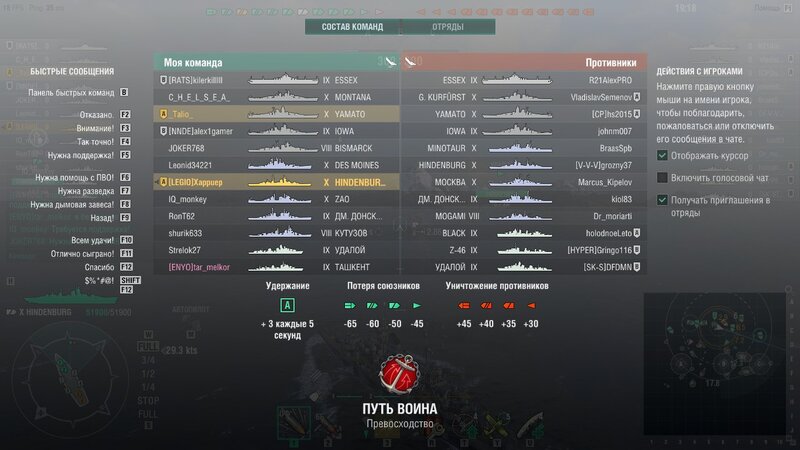Choose alex1gamer's Iowa row
This screenshot has height=450, width=800.
click(276, 132)
